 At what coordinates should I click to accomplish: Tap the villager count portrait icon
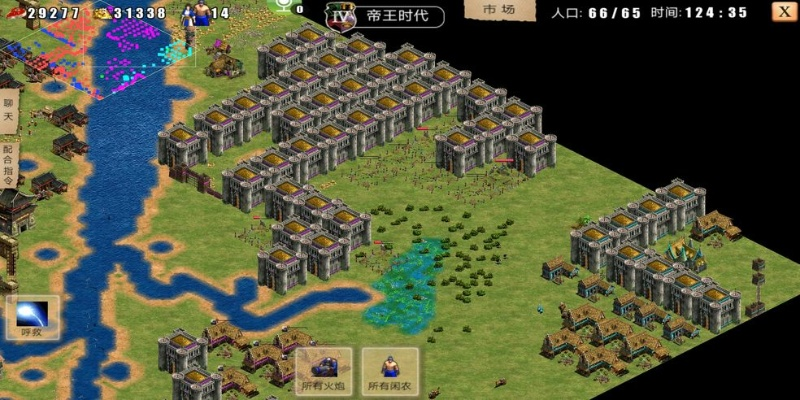pos(200,13)
